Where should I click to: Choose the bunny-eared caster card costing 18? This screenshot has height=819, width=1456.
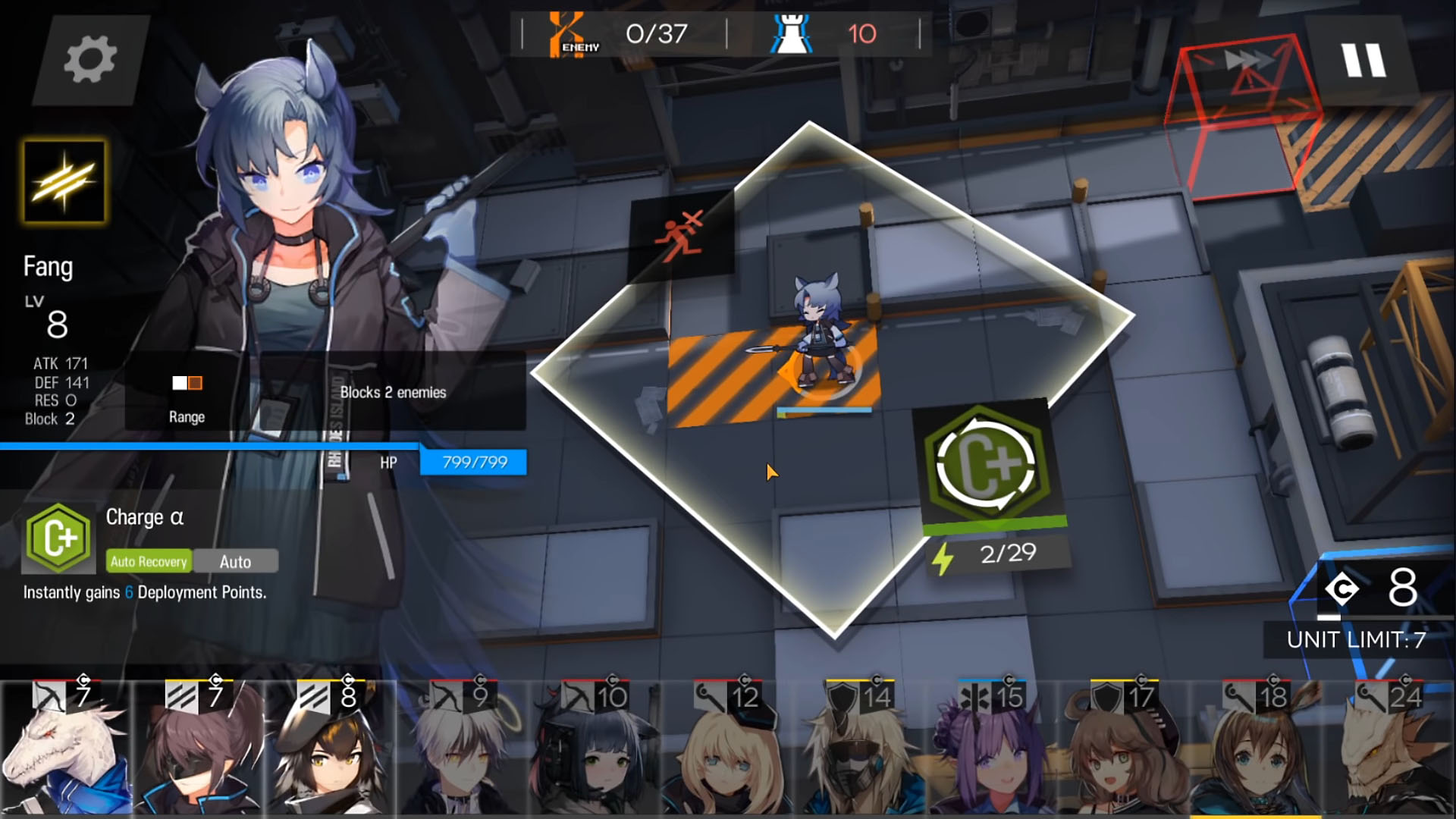click(1256, 751)
